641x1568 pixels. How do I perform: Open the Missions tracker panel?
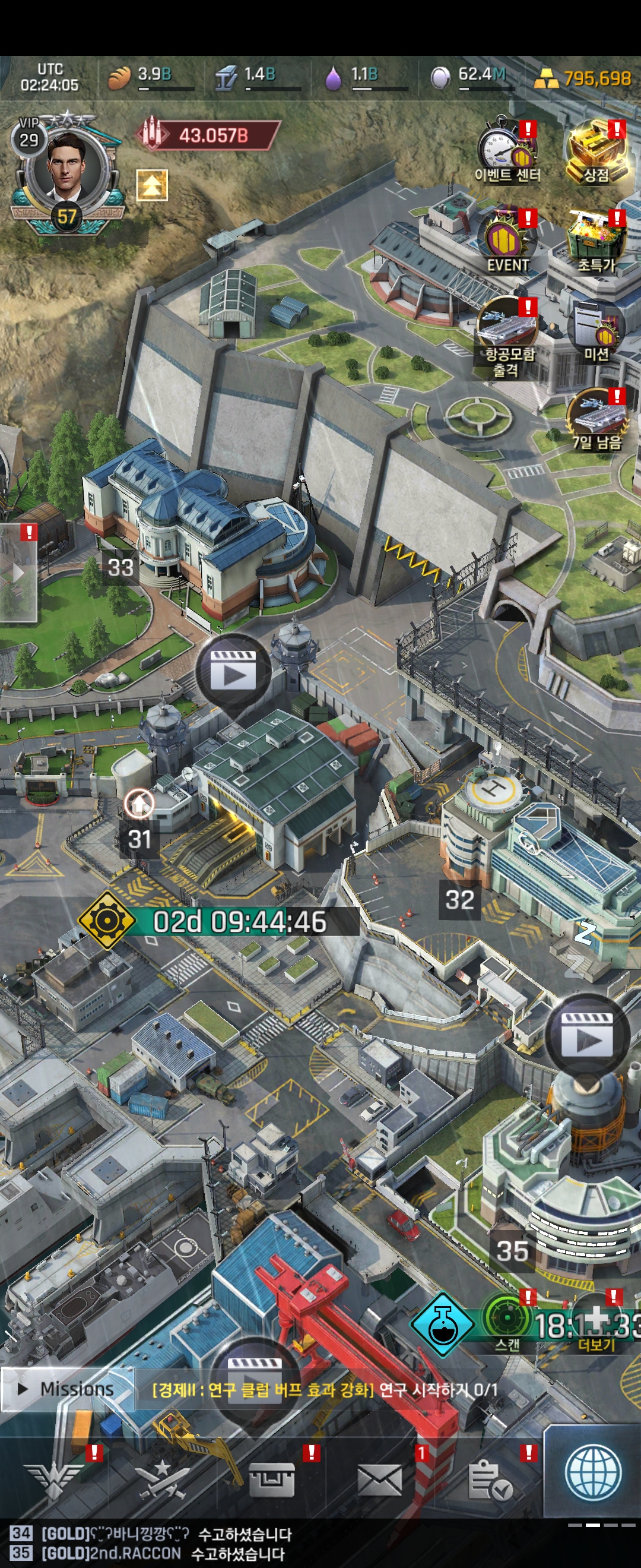[x=67, y=1389]
